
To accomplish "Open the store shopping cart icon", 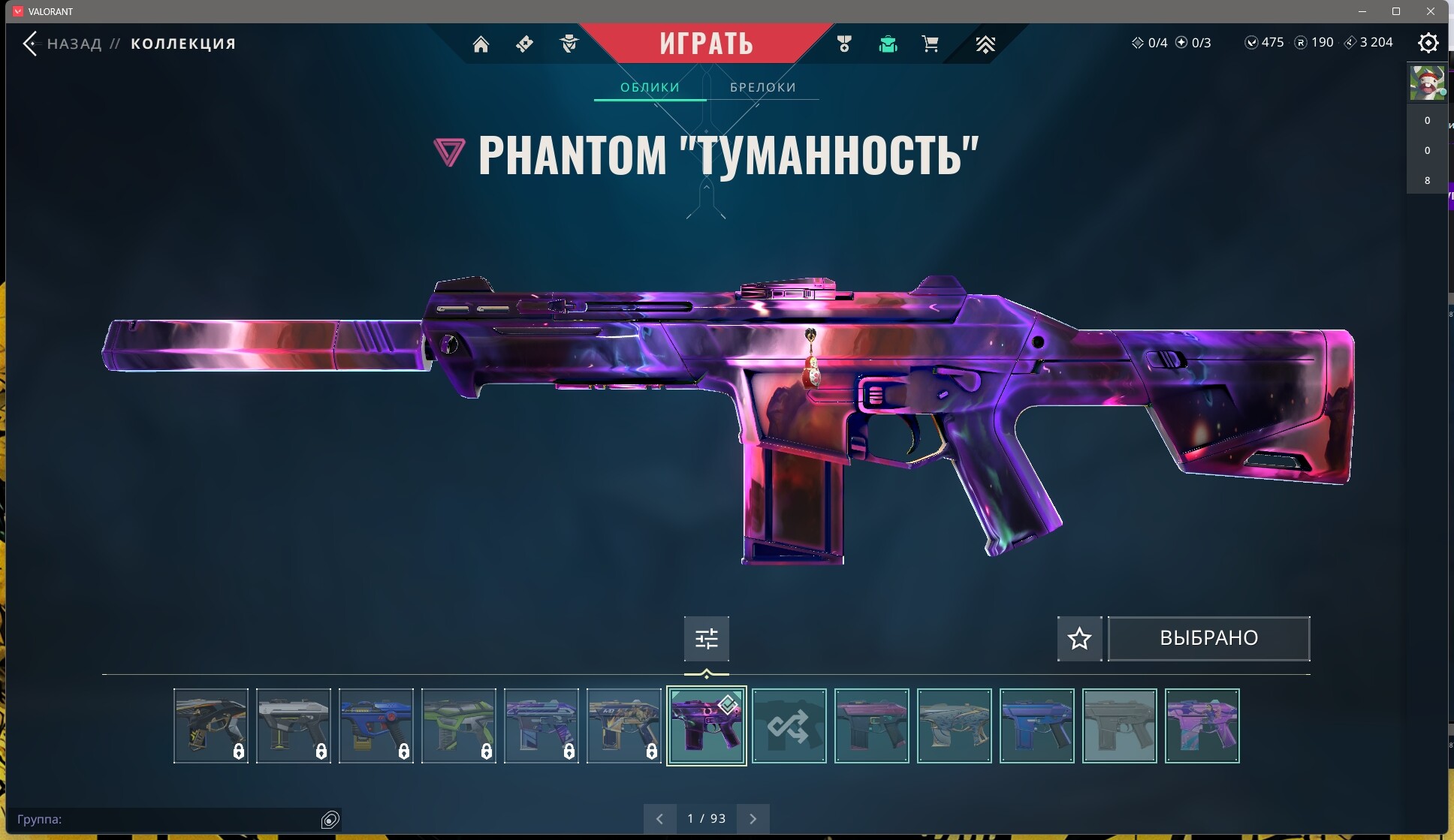I will click(x=930, y=44).
